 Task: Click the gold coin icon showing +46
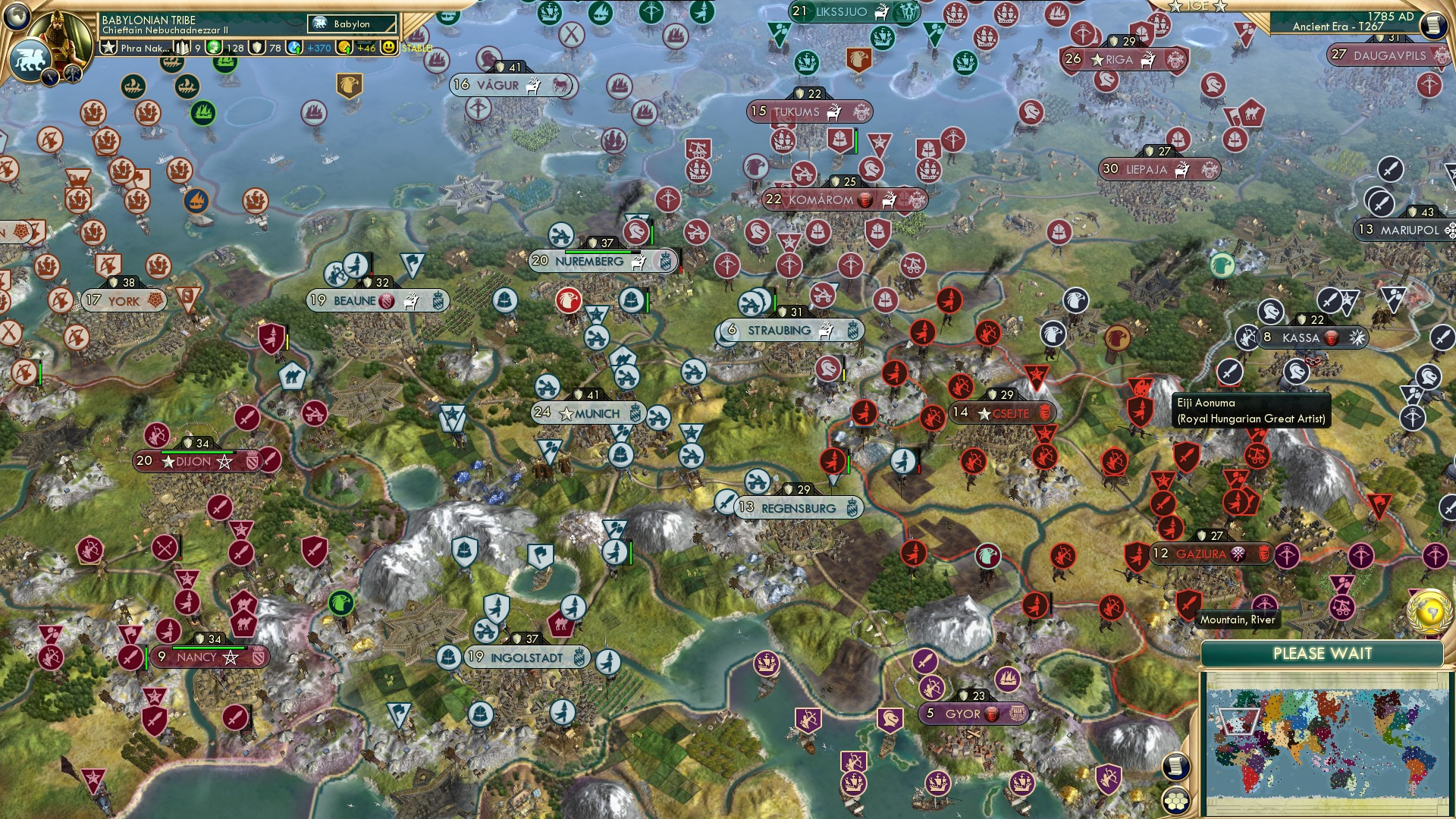pyautogui.click(x=345, y=49)
